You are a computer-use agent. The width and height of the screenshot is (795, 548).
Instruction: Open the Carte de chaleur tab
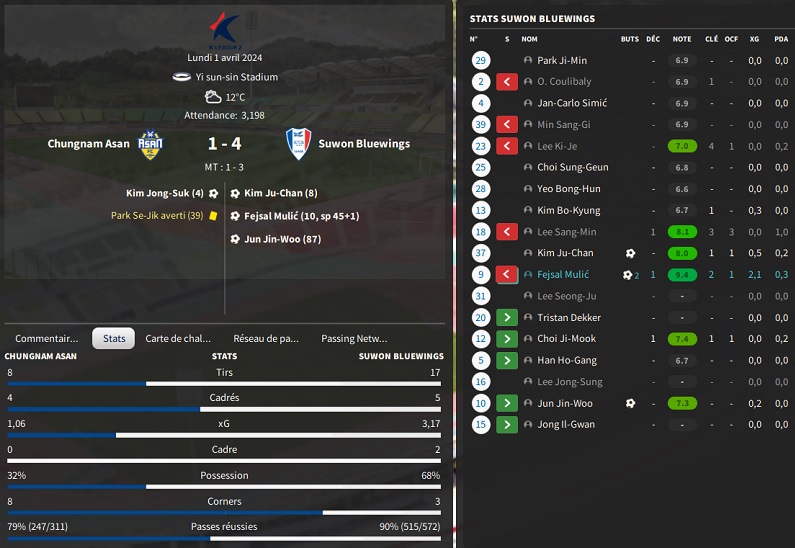pyautogui.click(x=178, y=338)
